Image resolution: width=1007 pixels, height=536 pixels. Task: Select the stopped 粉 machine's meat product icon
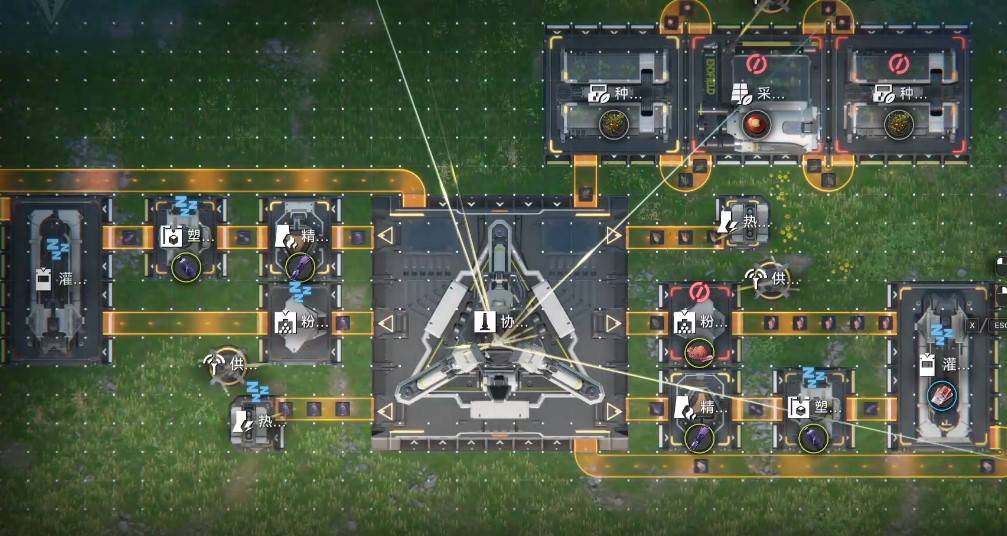(698, 351)
